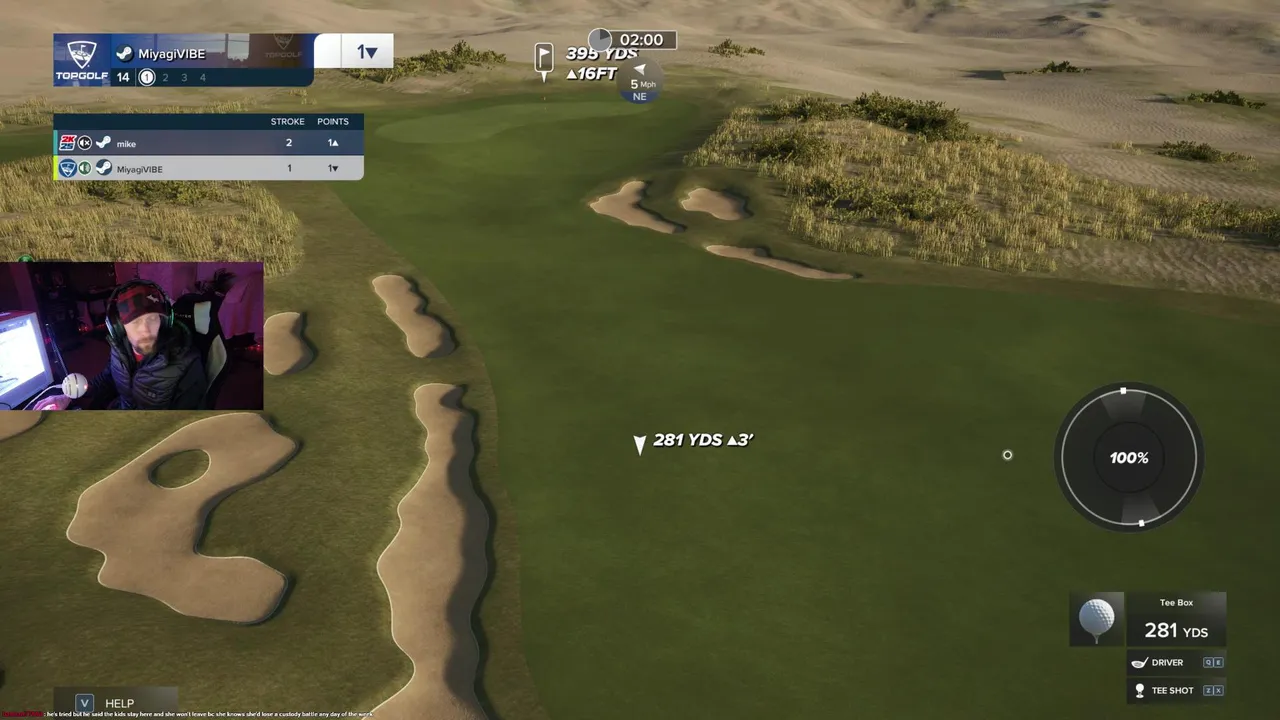Screen dimensions: 1280x720
Task: Click the 281 YDS aim marker
Action: 640,443
